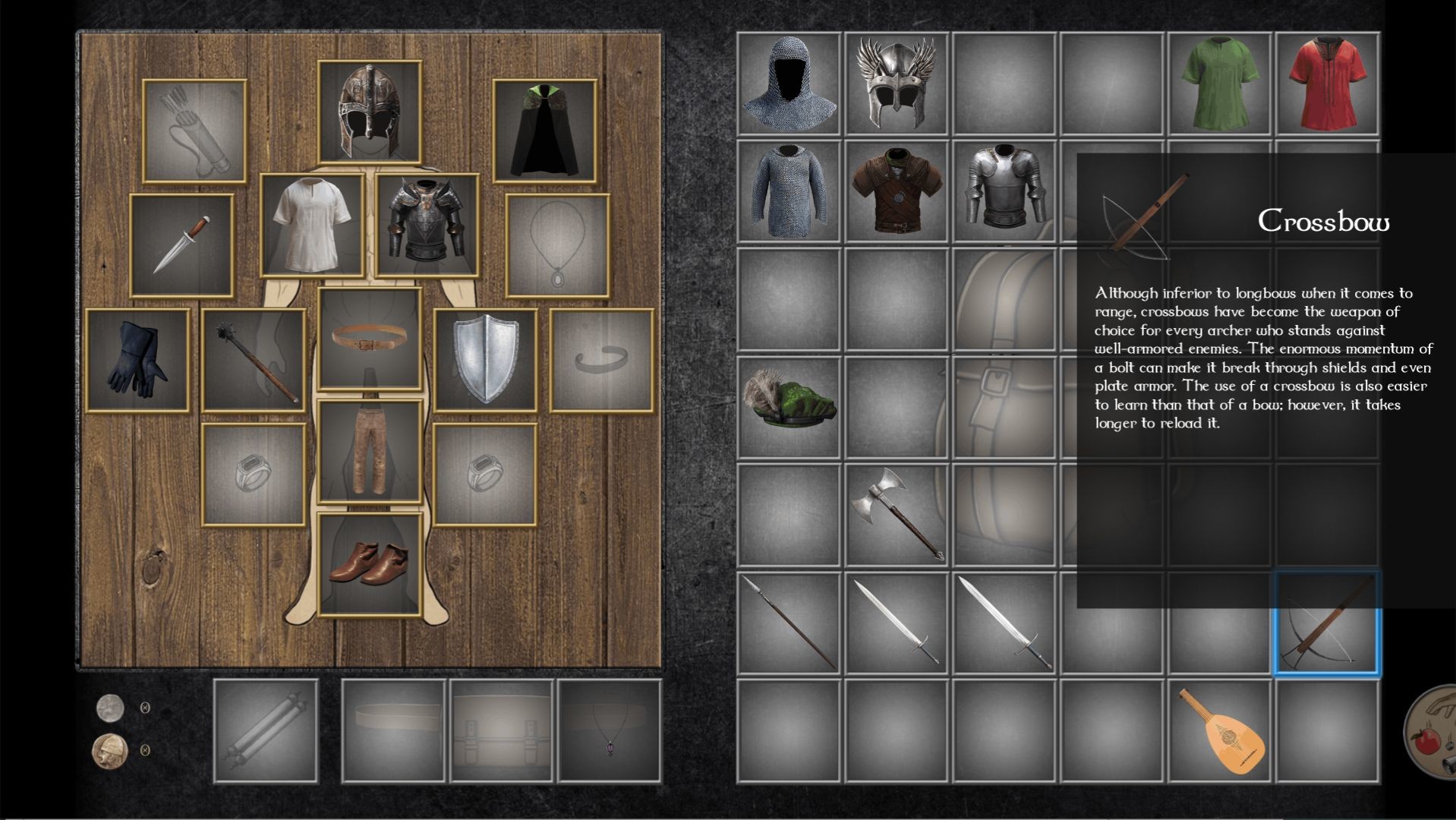Click the equipped black plate armor
The width and height of the screenshot is (1456, 820).
click(x=425, y=224)
